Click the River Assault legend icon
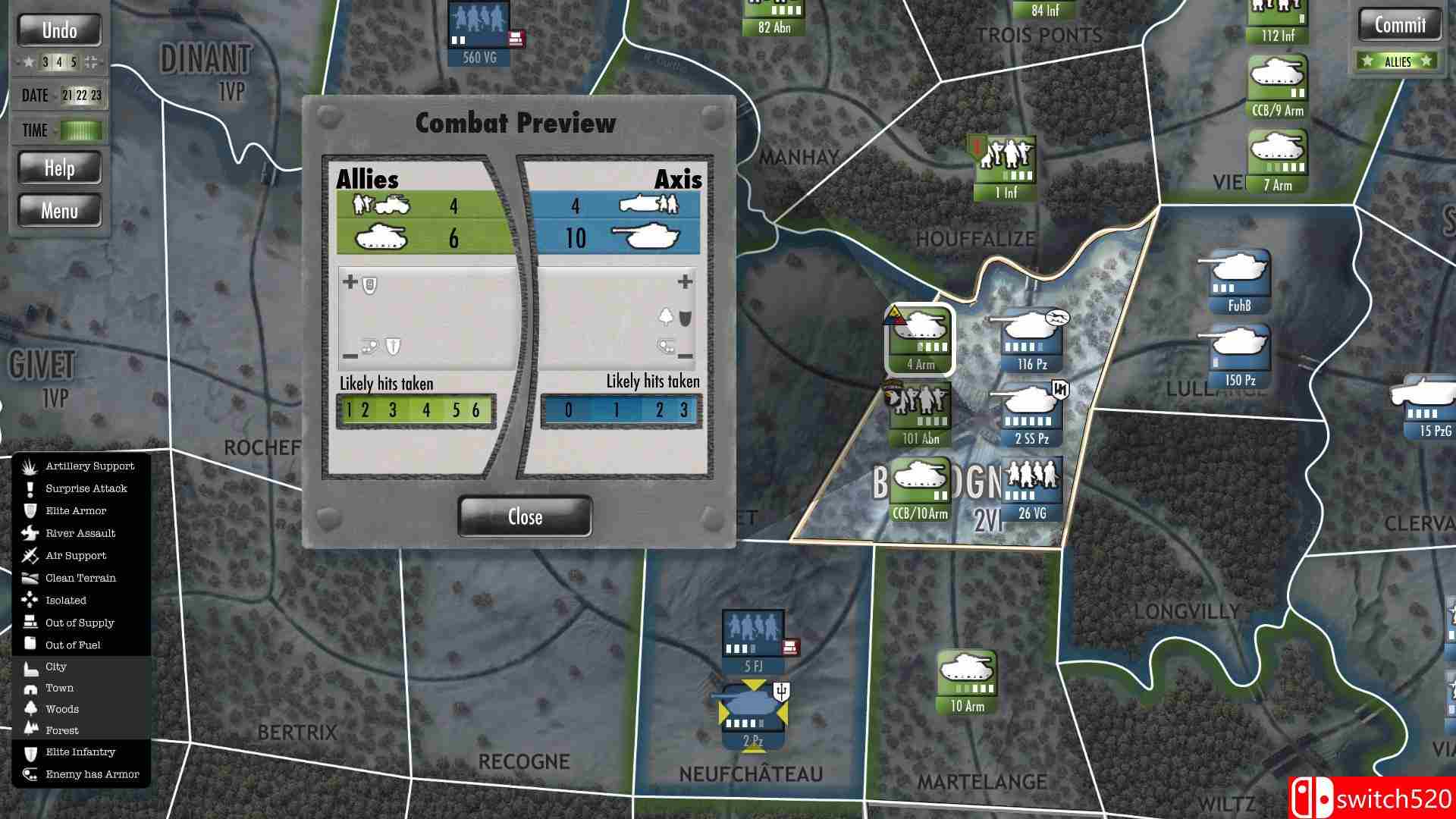Viewport: 1456px width, 819px height. (30, 533)
